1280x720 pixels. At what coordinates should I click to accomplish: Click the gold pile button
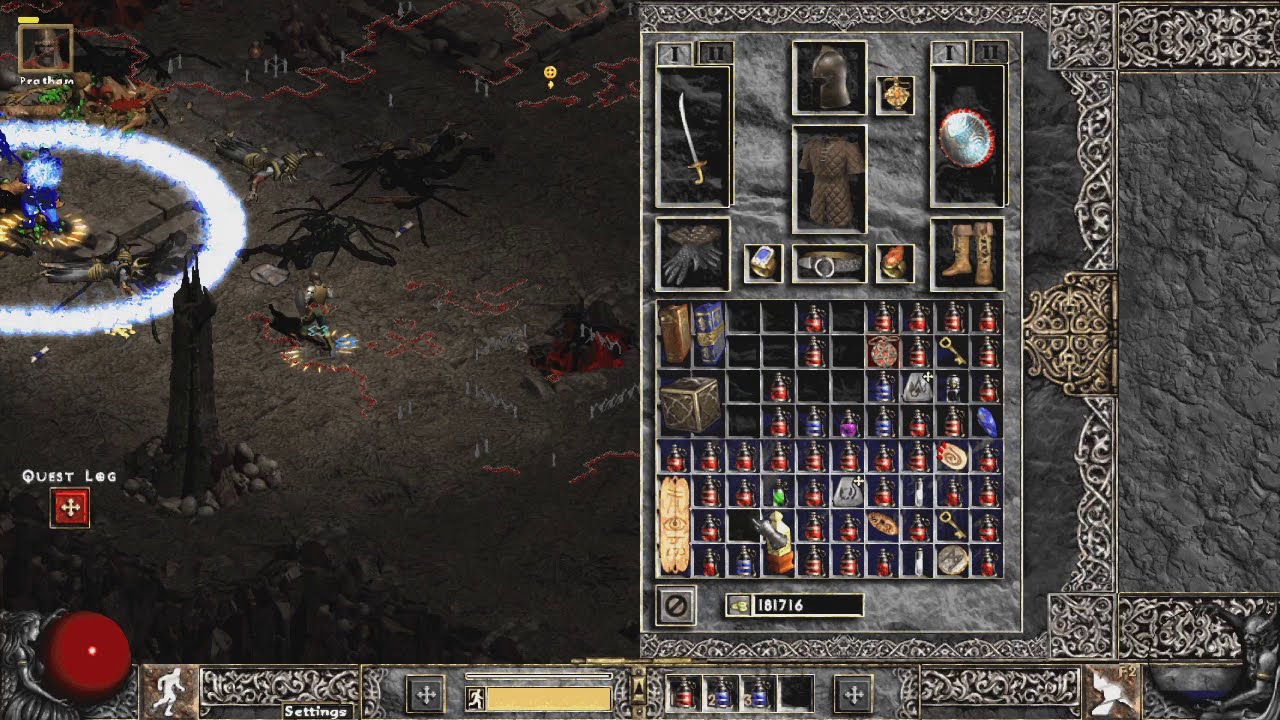point(740,605)
